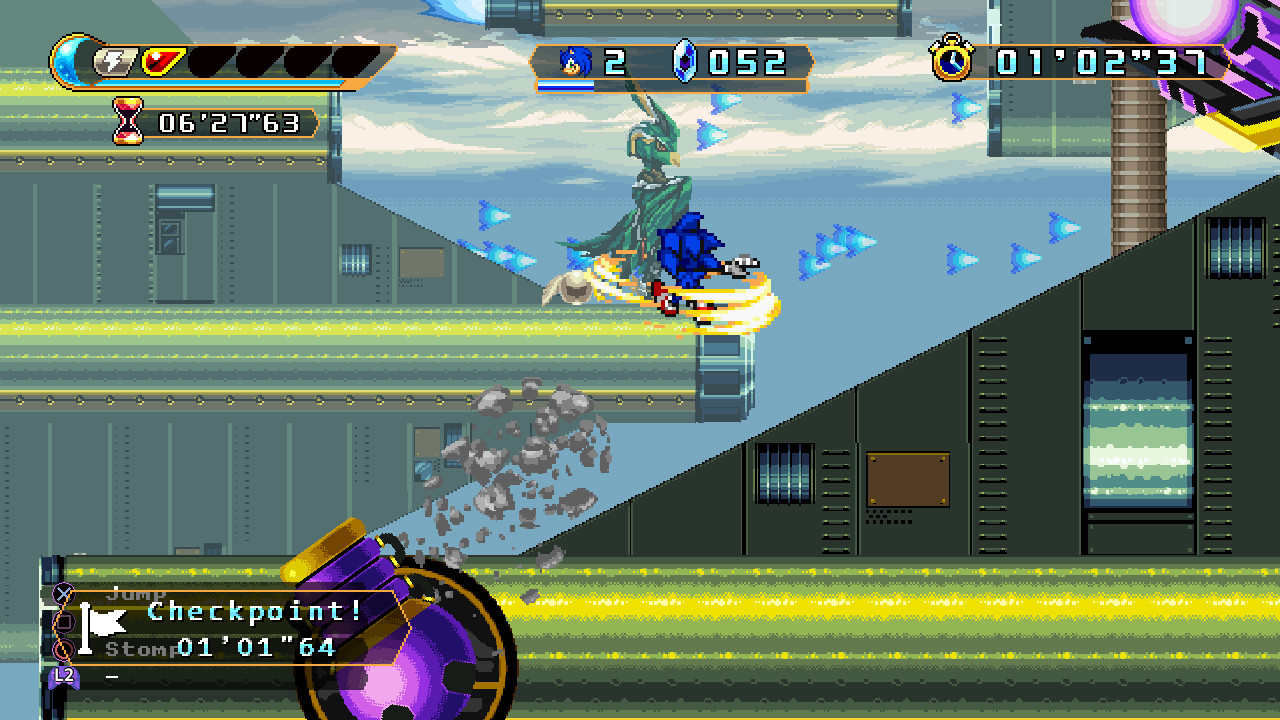Collapse the Checkpoint notification banner

253,613
